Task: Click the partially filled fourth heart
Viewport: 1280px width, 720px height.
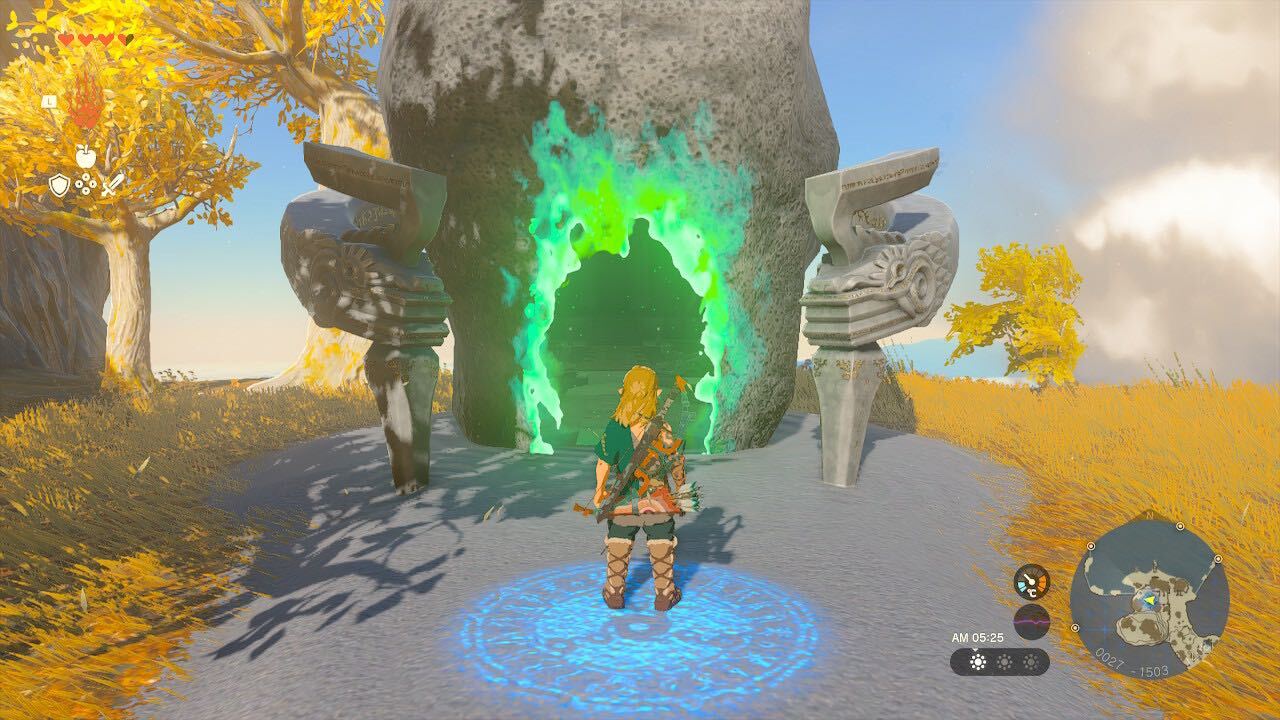Action: pyautogui.click(x=125, y=40)
